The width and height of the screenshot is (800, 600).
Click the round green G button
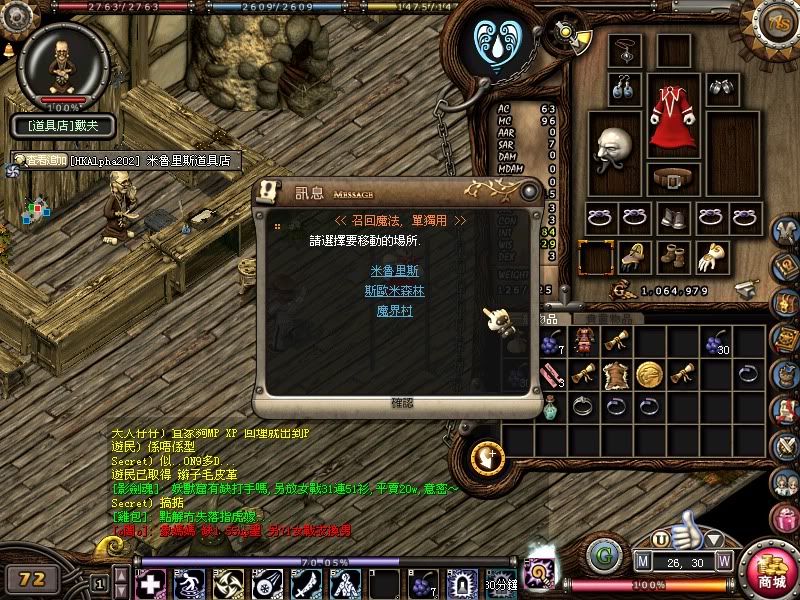click(602, 555)
